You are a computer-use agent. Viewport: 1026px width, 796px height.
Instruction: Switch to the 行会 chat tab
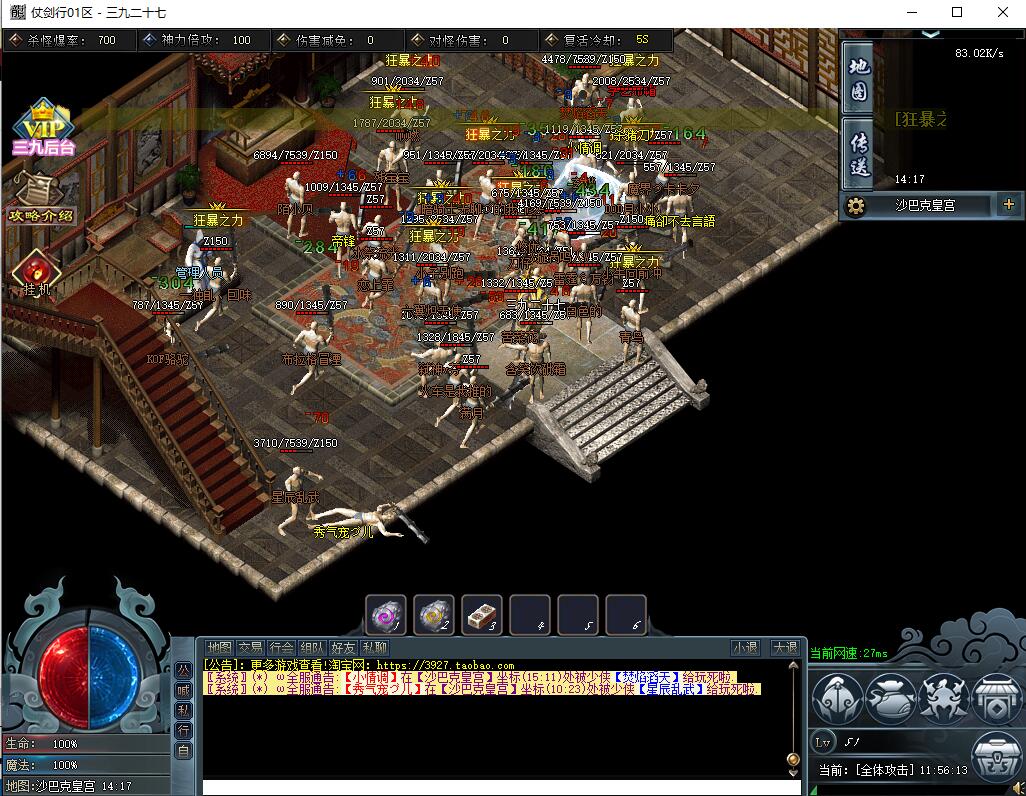coord(282,648)
